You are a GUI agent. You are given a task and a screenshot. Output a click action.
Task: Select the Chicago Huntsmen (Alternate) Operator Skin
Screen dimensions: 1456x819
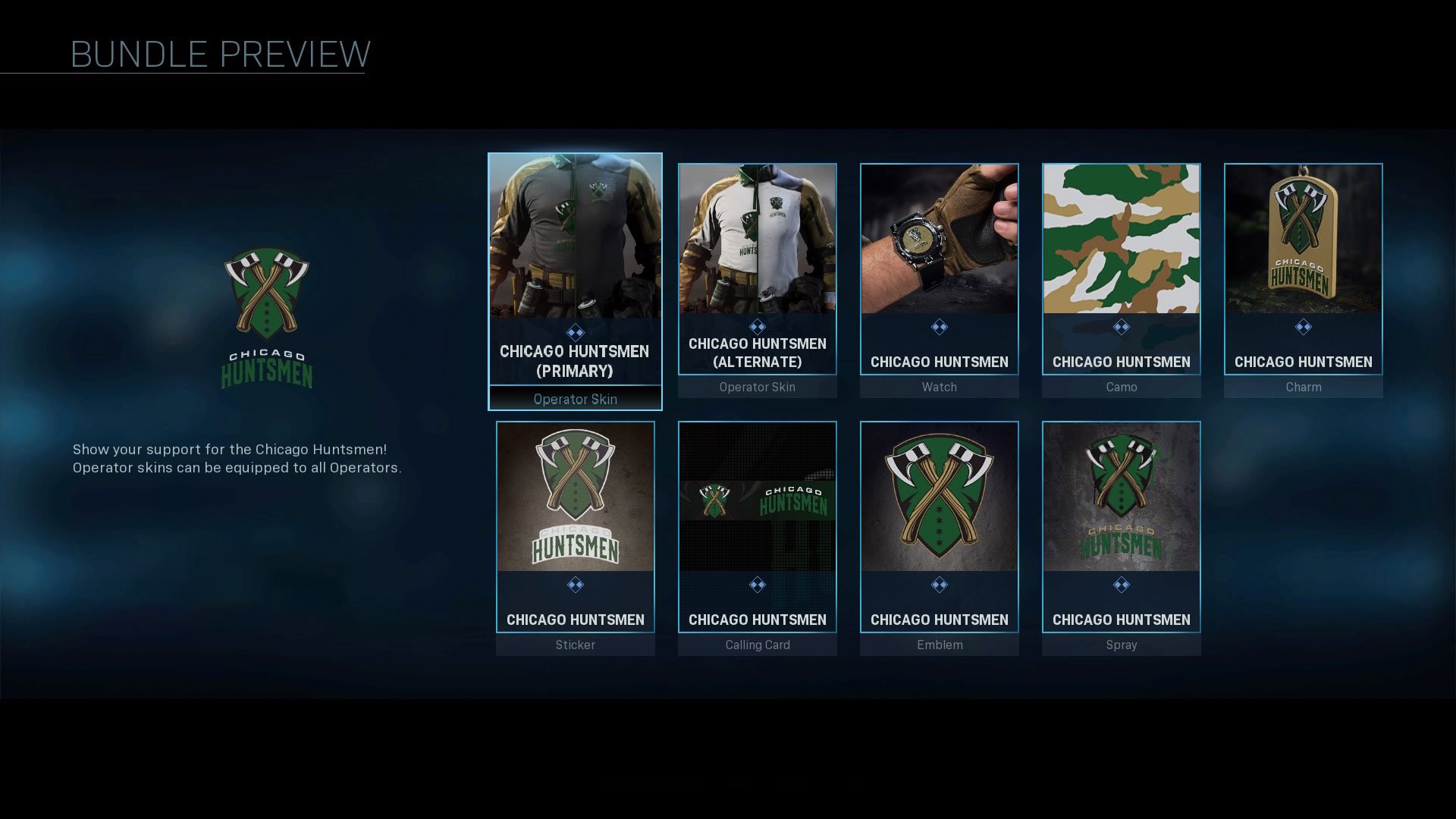click(757, 243)
